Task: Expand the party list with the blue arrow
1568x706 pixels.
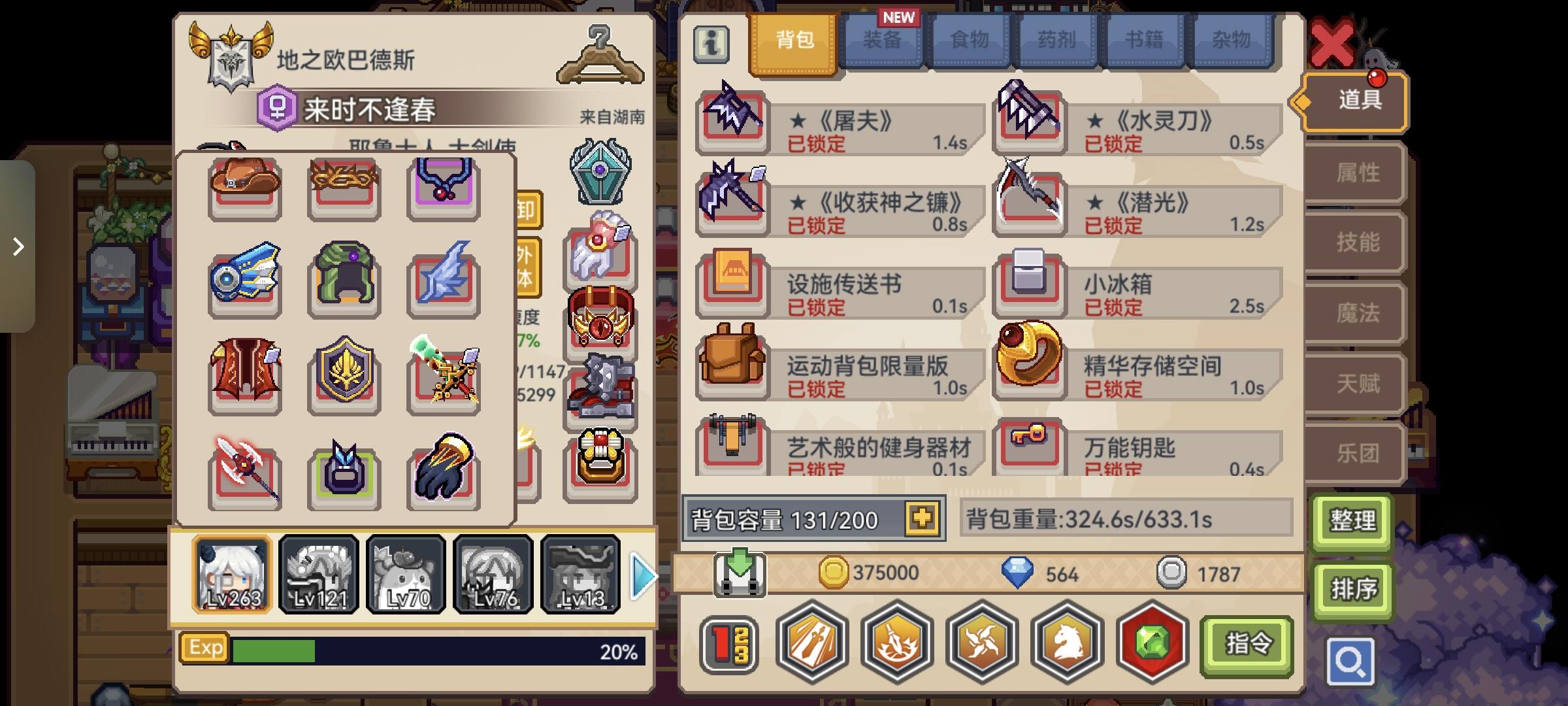Action: [x=644, y=574]
